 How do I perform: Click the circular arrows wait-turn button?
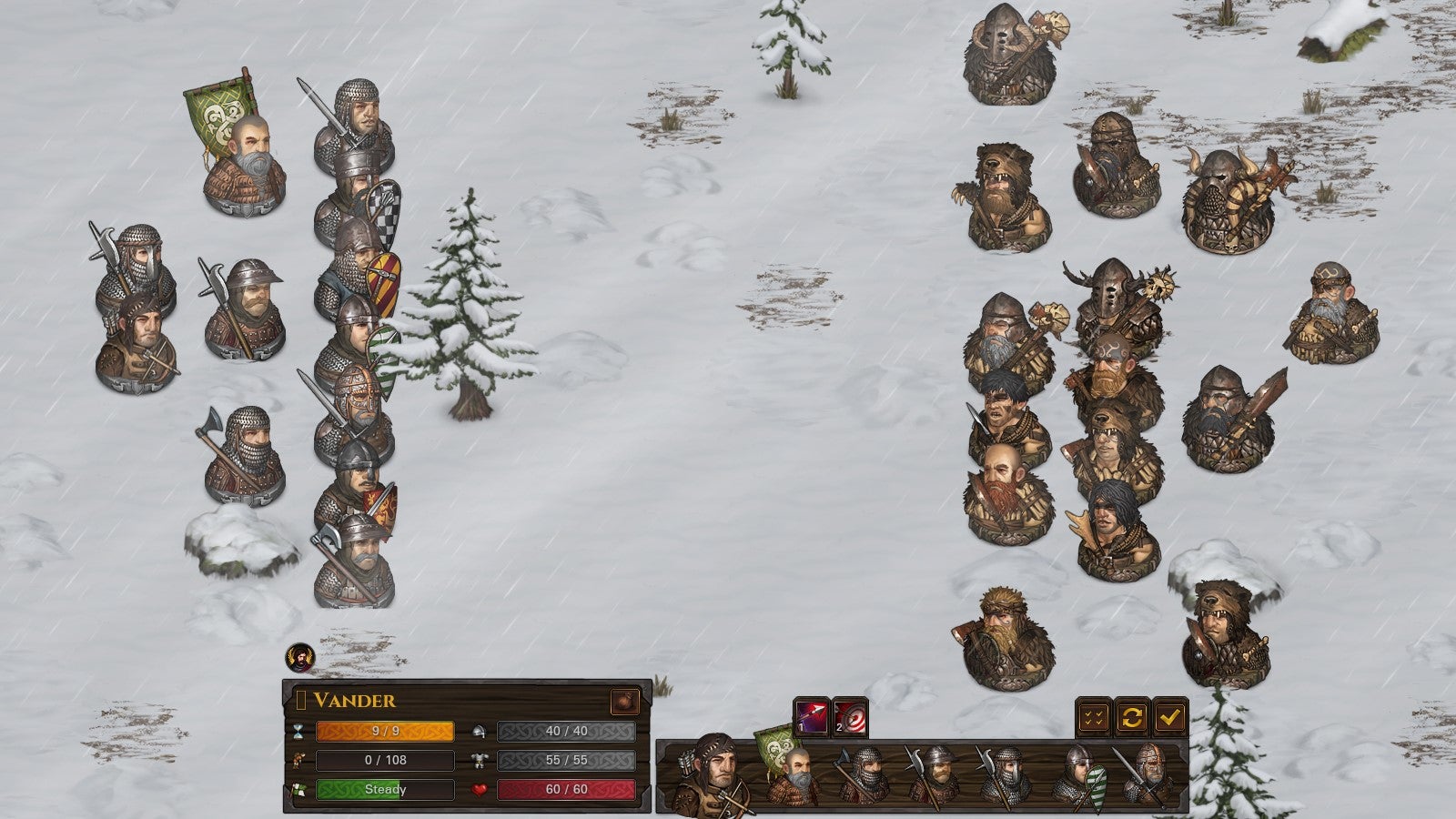1132,715
